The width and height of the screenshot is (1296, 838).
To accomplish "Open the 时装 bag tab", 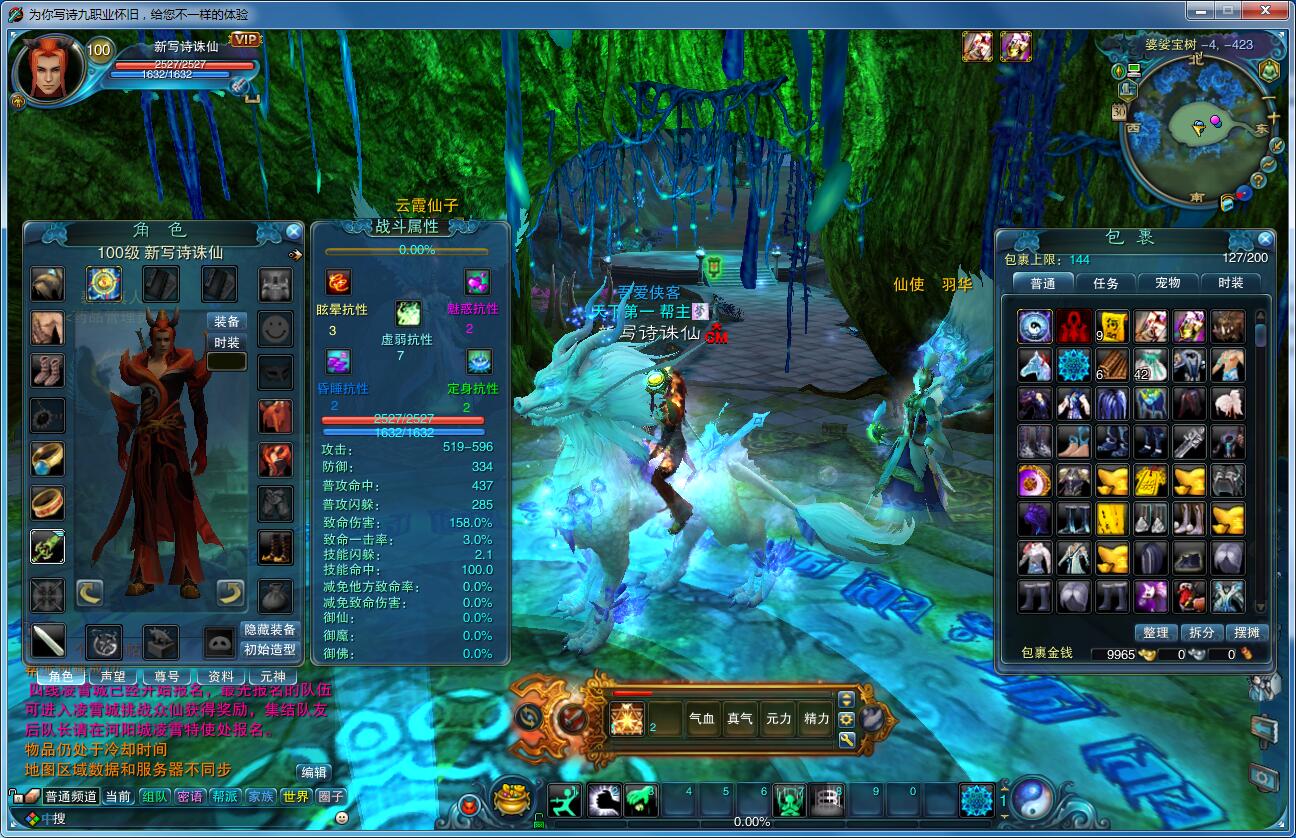I will [x=1231, y=283].
